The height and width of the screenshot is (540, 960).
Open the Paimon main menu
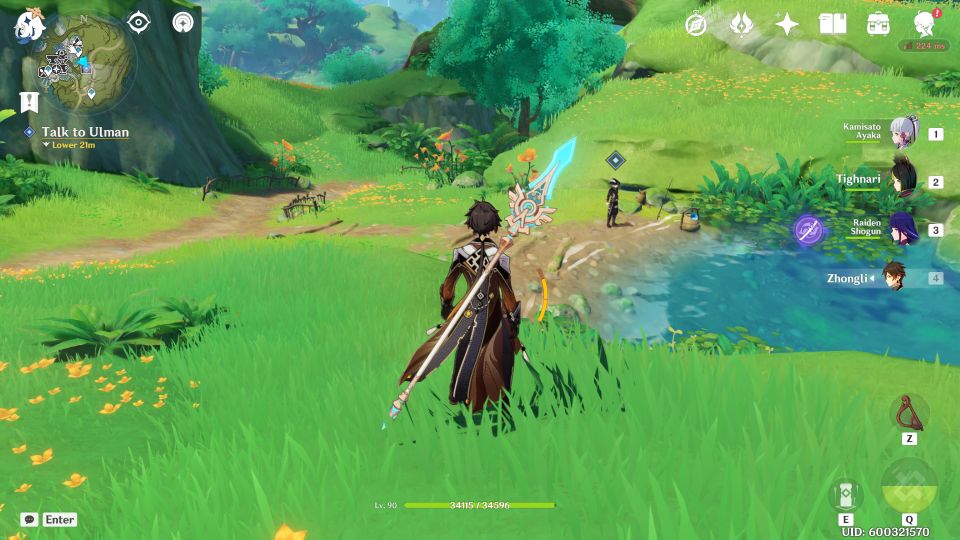(26, 26)
